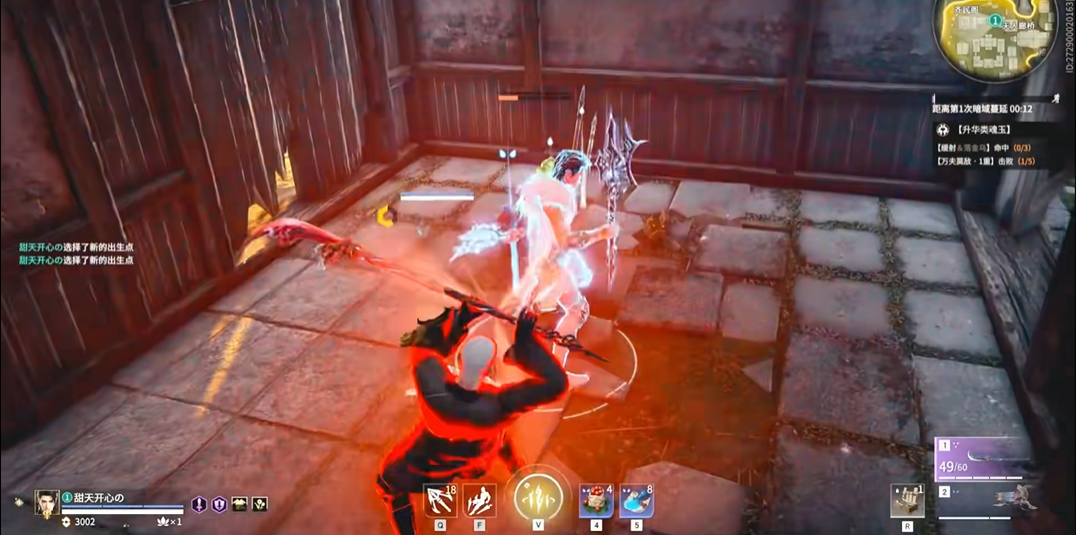Use the healing item in slot 4

596,500
